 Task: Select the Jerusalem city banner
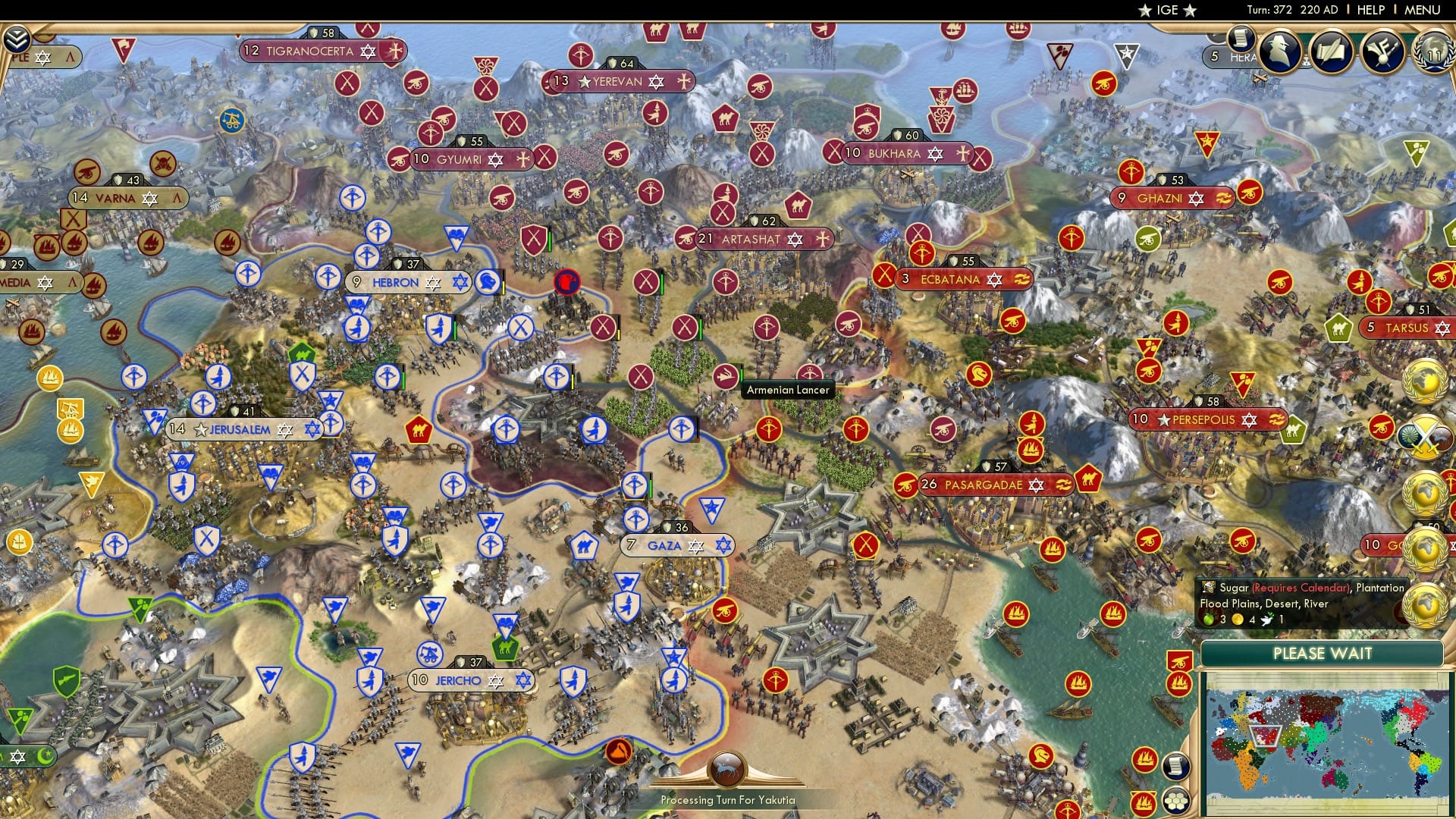pyautogui.click(x=235, y=428)
